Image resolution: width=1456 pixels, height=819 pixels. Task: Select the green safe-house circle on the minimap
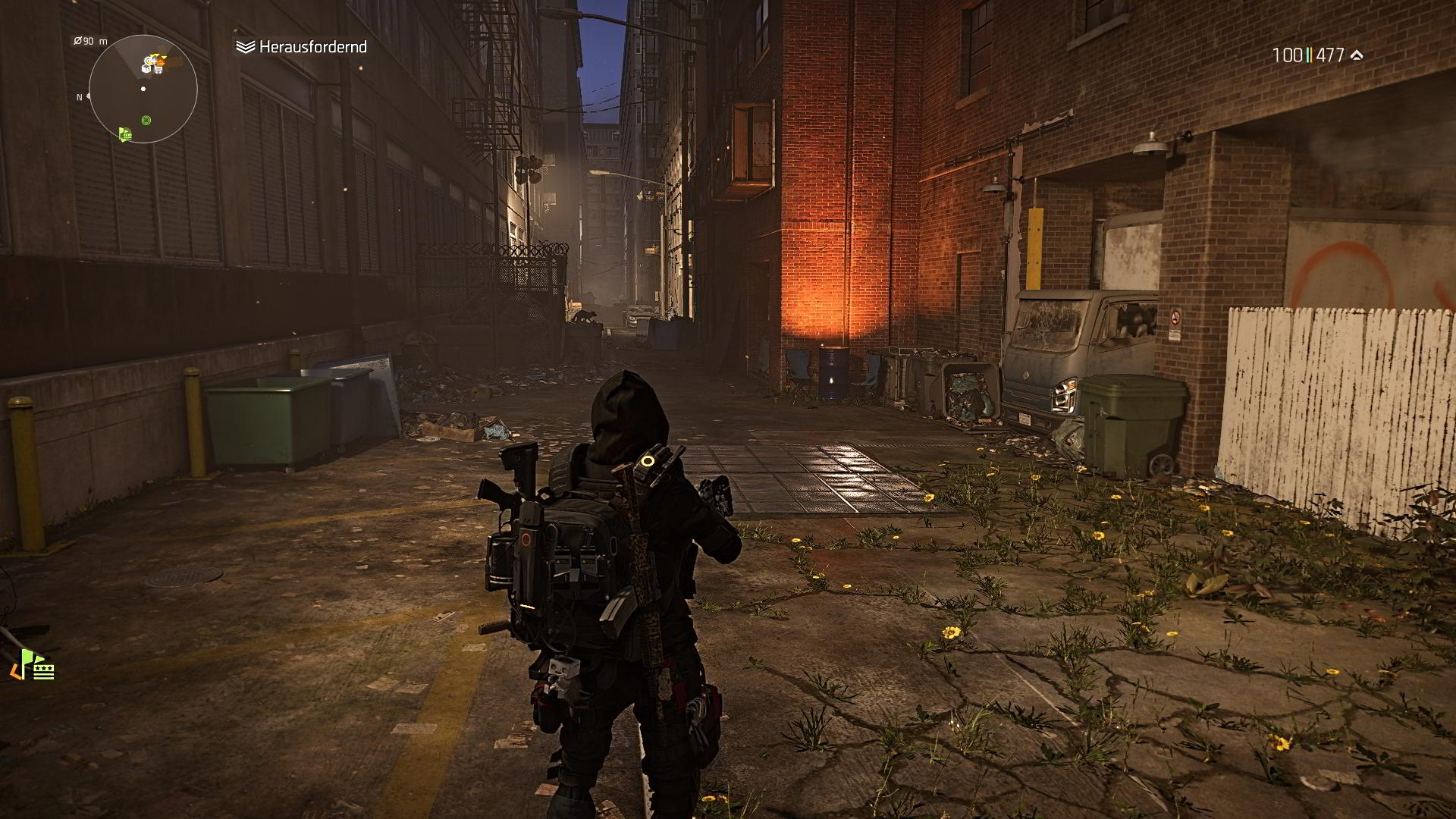point(146,119)
